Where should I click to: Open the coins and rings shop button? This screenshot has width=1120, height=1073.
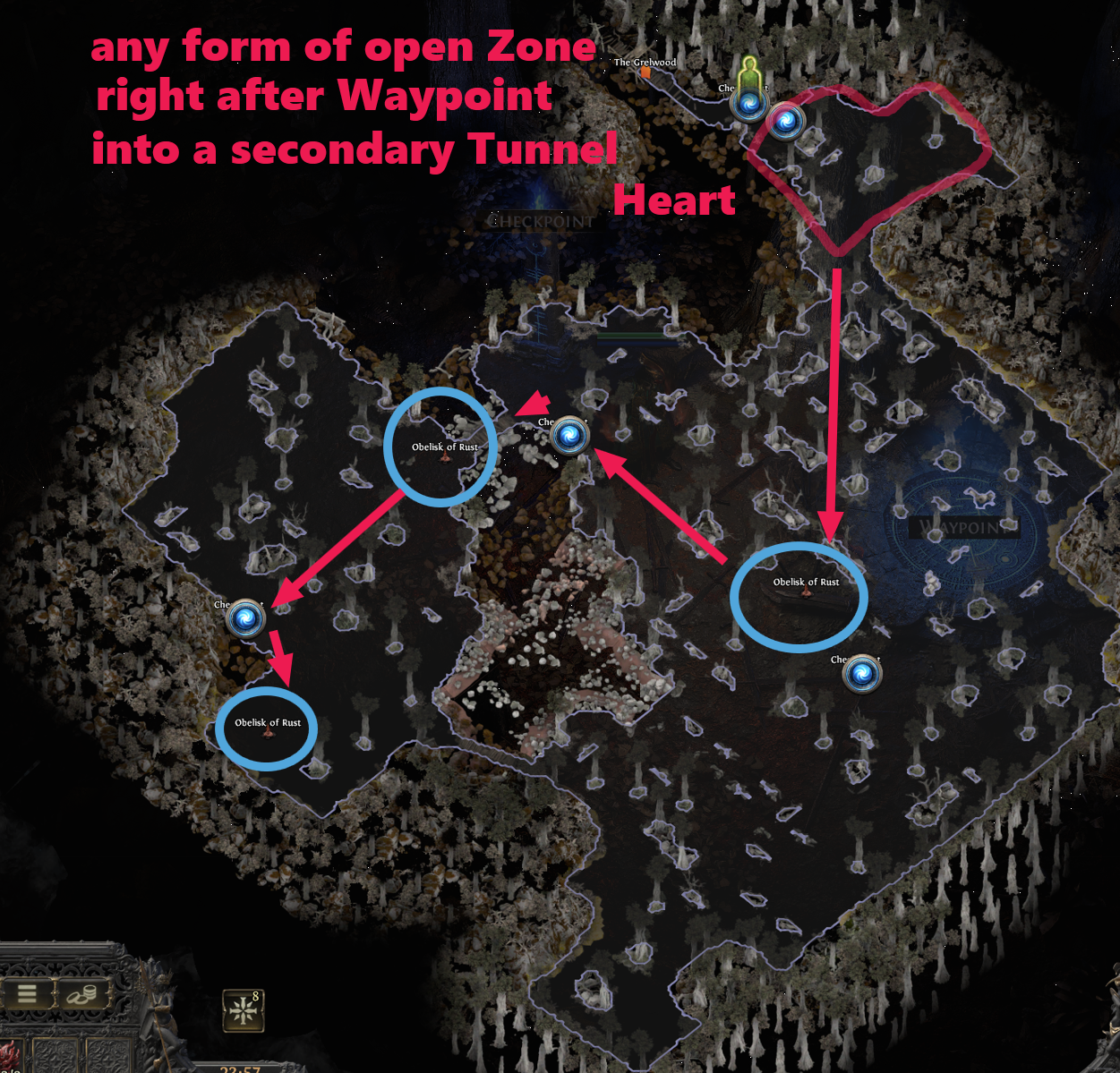click(84, 993)
